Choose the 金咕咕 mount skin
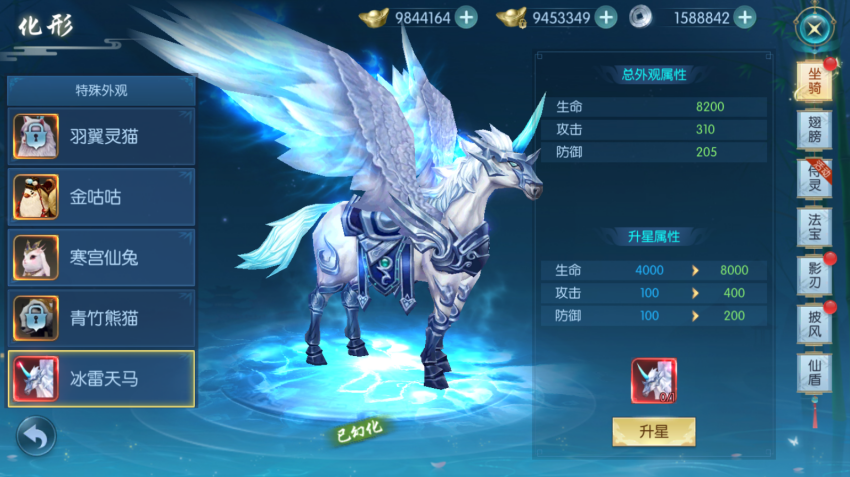The height and width of the screenshot is (477, 850). pyautogui.click(x=101, y=197)
